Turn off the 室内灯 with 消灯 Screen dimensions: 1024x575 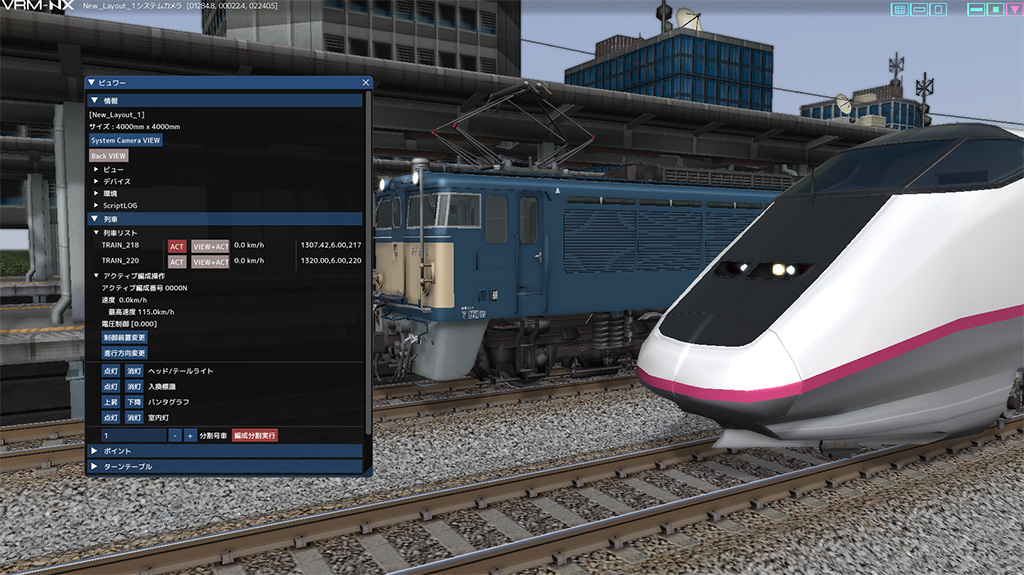click(133, 417)
